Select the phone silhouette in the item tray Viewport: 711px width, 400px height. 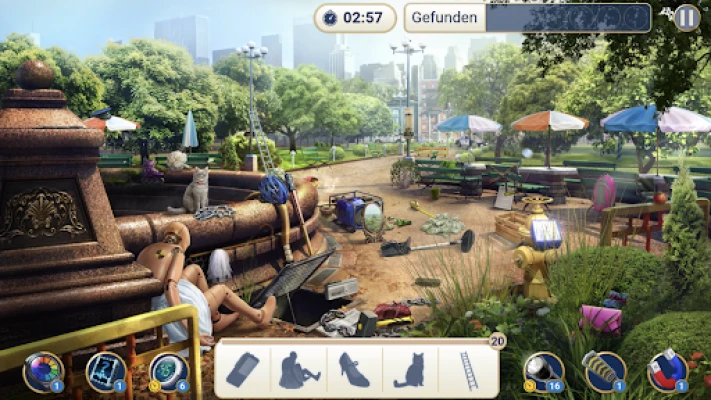[243, 370]
